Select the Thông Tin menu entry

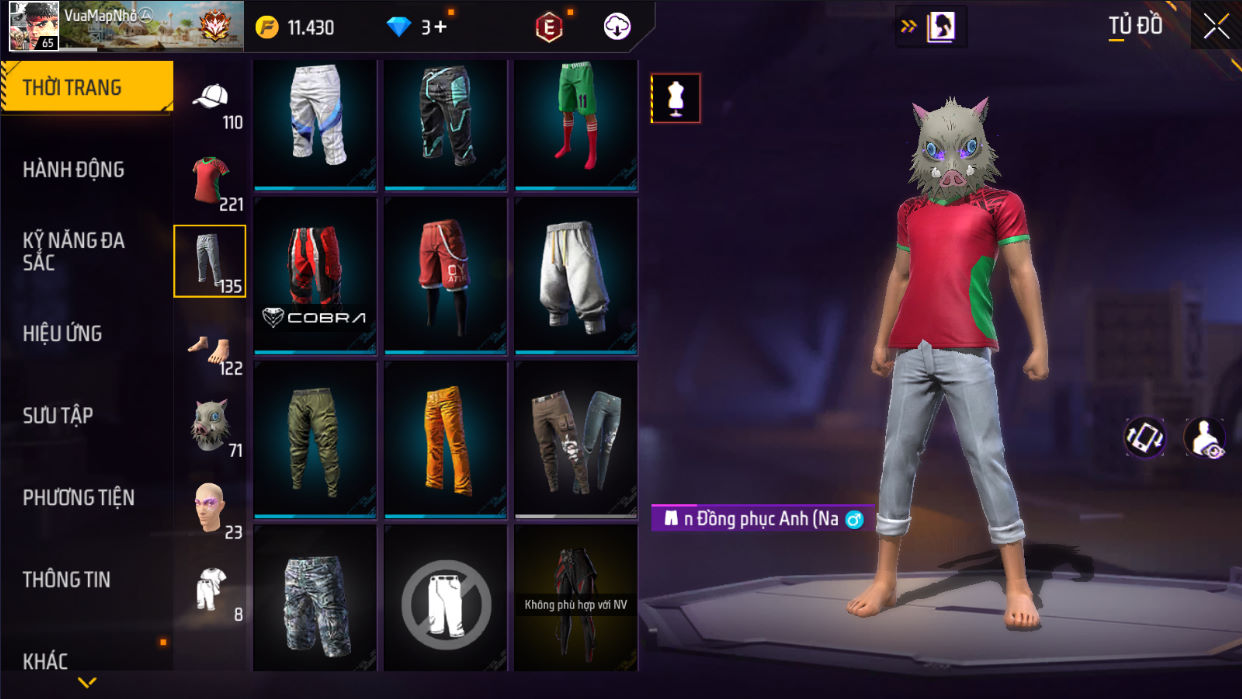click(67, 580)
